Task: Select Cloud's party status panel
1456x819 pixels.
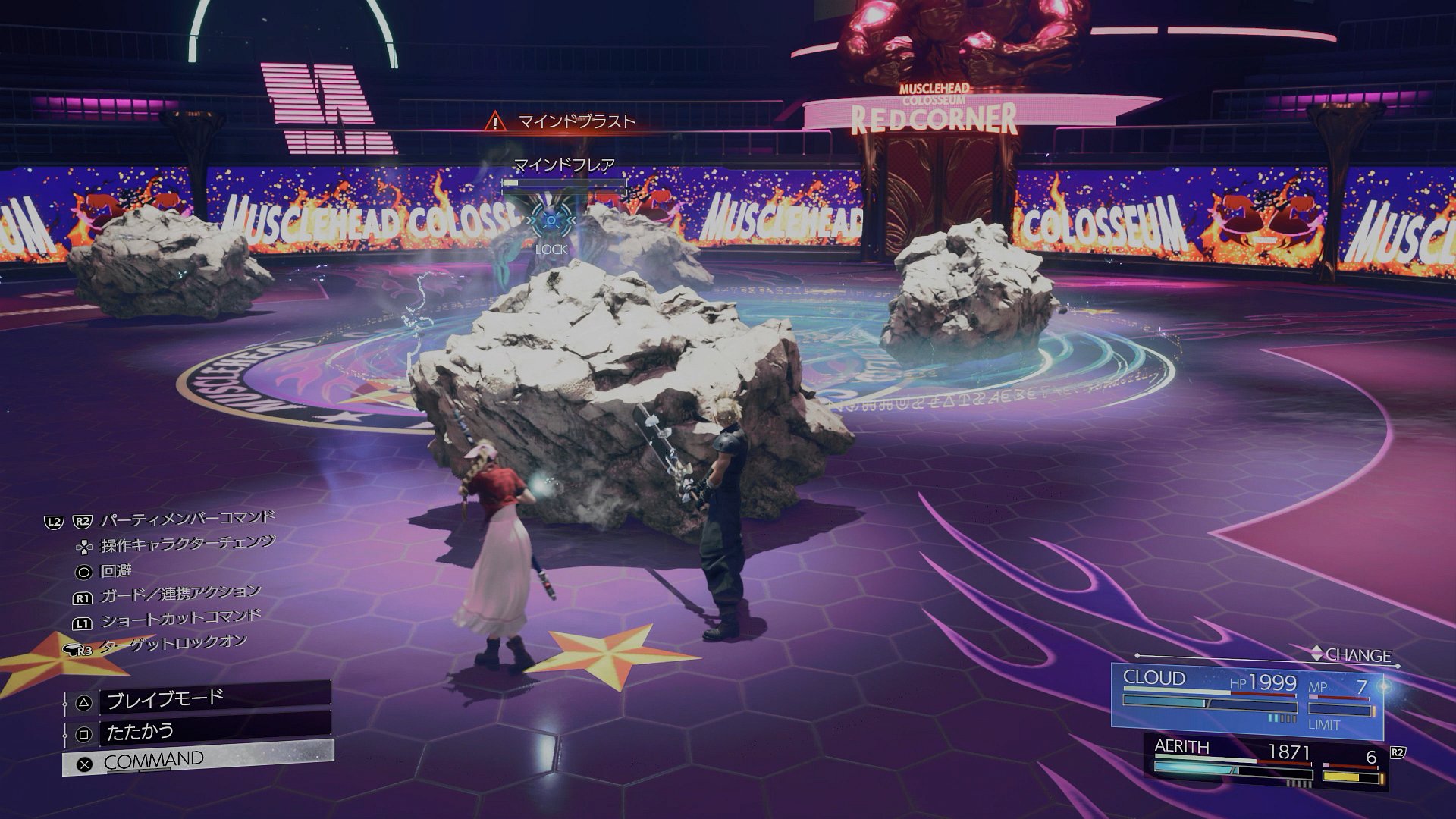Action: (x=1247, y=701)
